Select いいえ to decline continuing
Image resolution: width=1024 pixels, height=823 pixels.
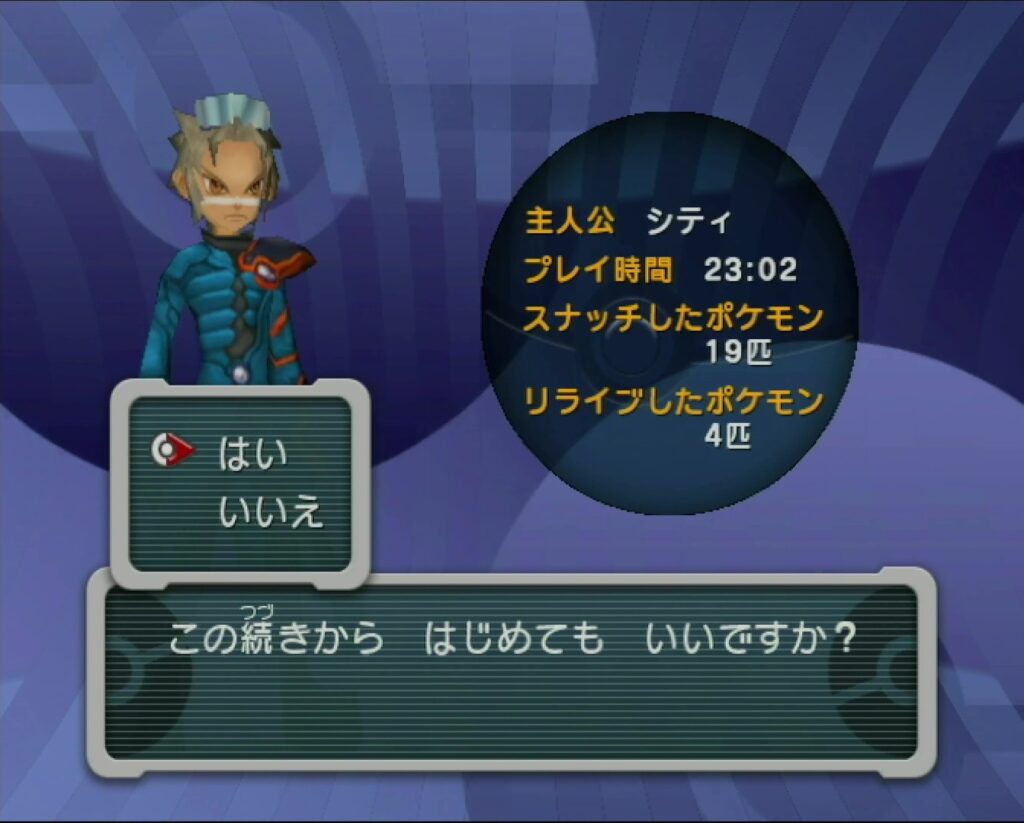[271, 512]
